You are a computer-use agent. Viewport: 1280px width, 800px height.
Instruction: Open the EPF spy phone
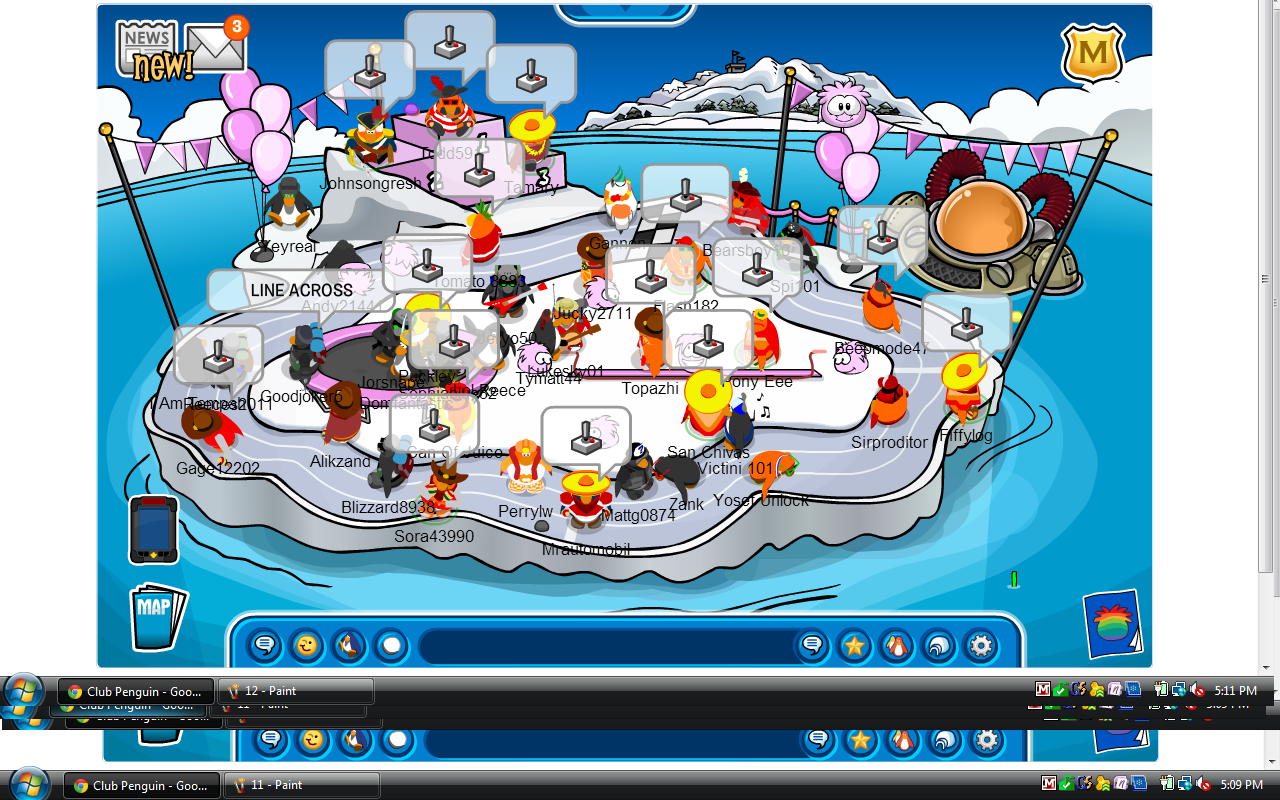click(x=153, y=529)
